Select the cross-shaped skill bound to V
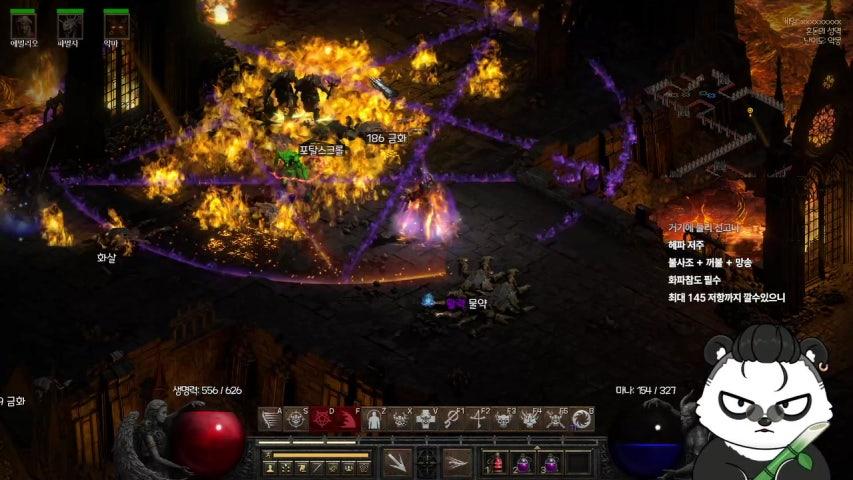Image resolution: width=853 pixels, height=480 pixels. tap(426, 420)
